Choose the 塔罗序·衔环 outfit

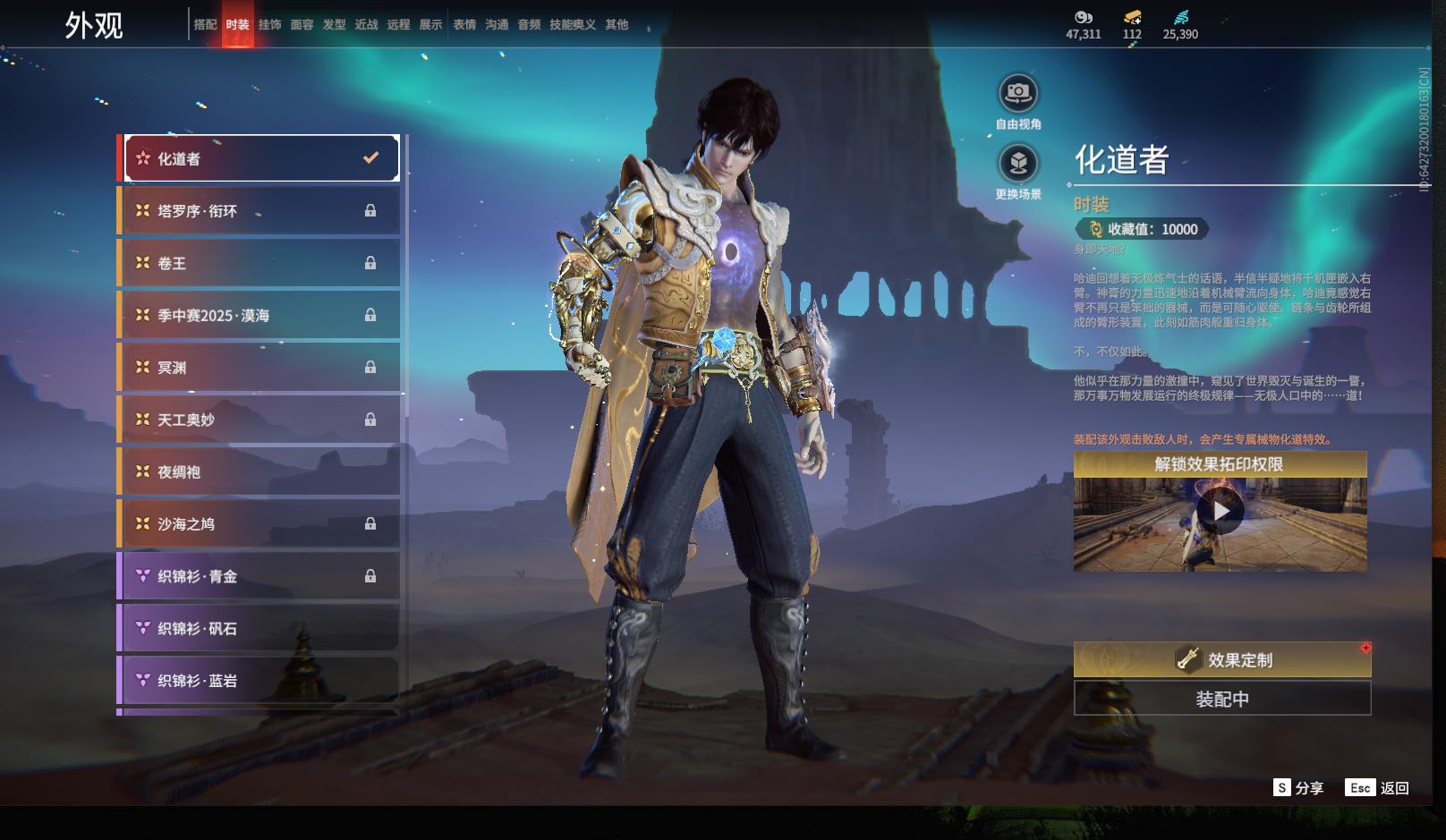click(261, 211)
